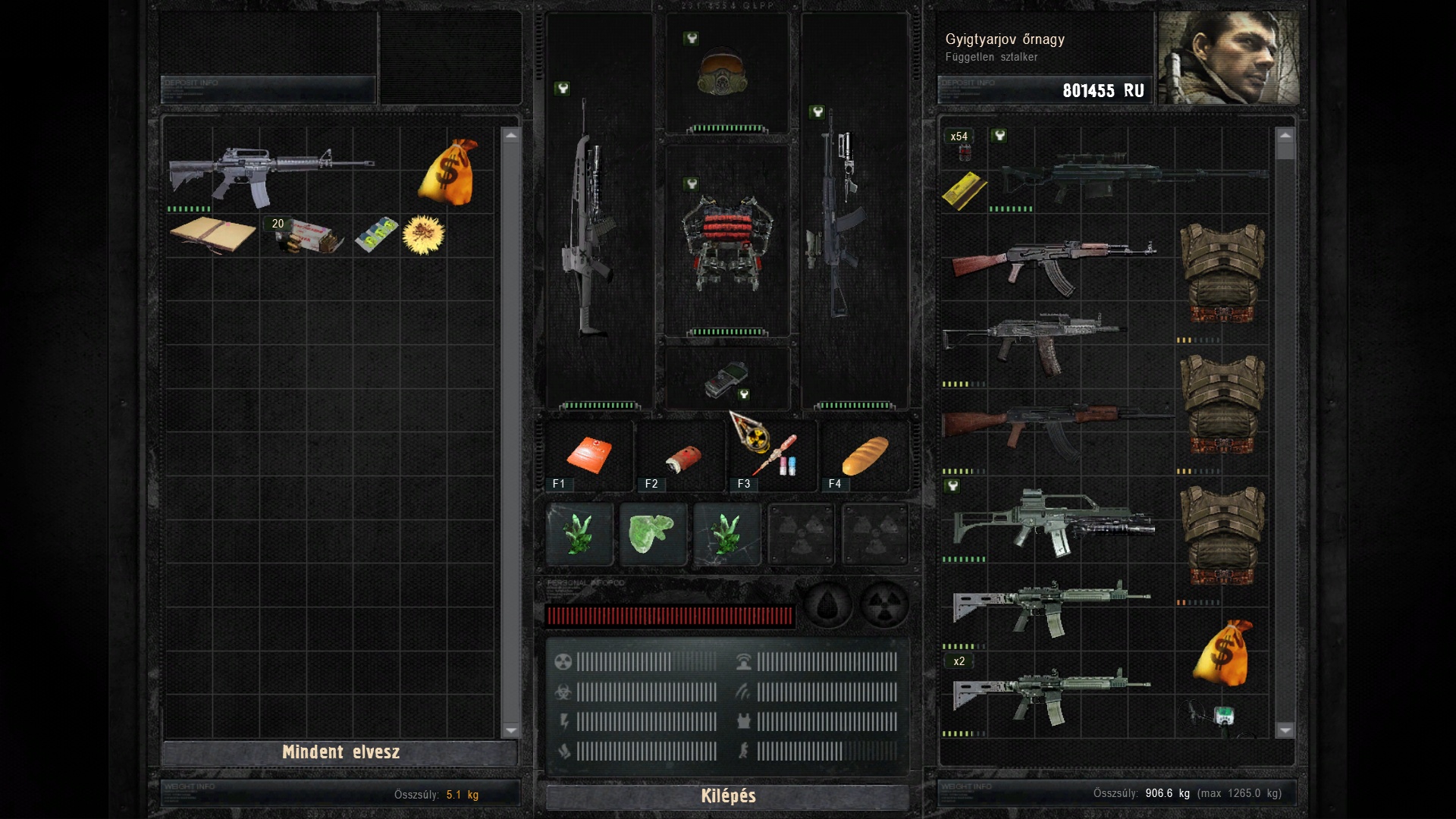
Task: Pick the AK-47 with wooden stock
Action: (1054, 265)
